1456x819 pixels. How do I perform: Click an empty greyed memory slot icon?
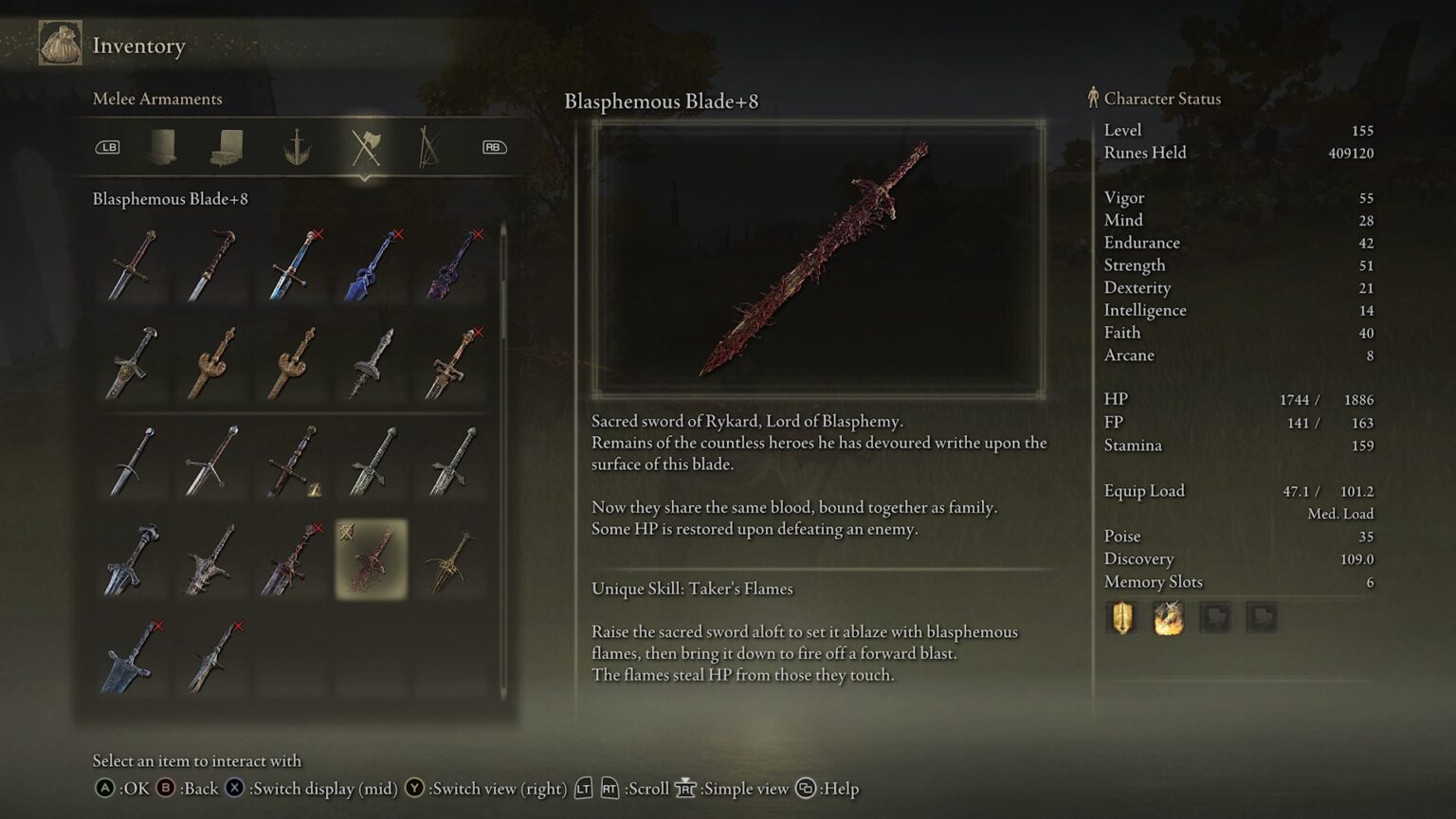pyautogui.click(x=1216, y=617)
